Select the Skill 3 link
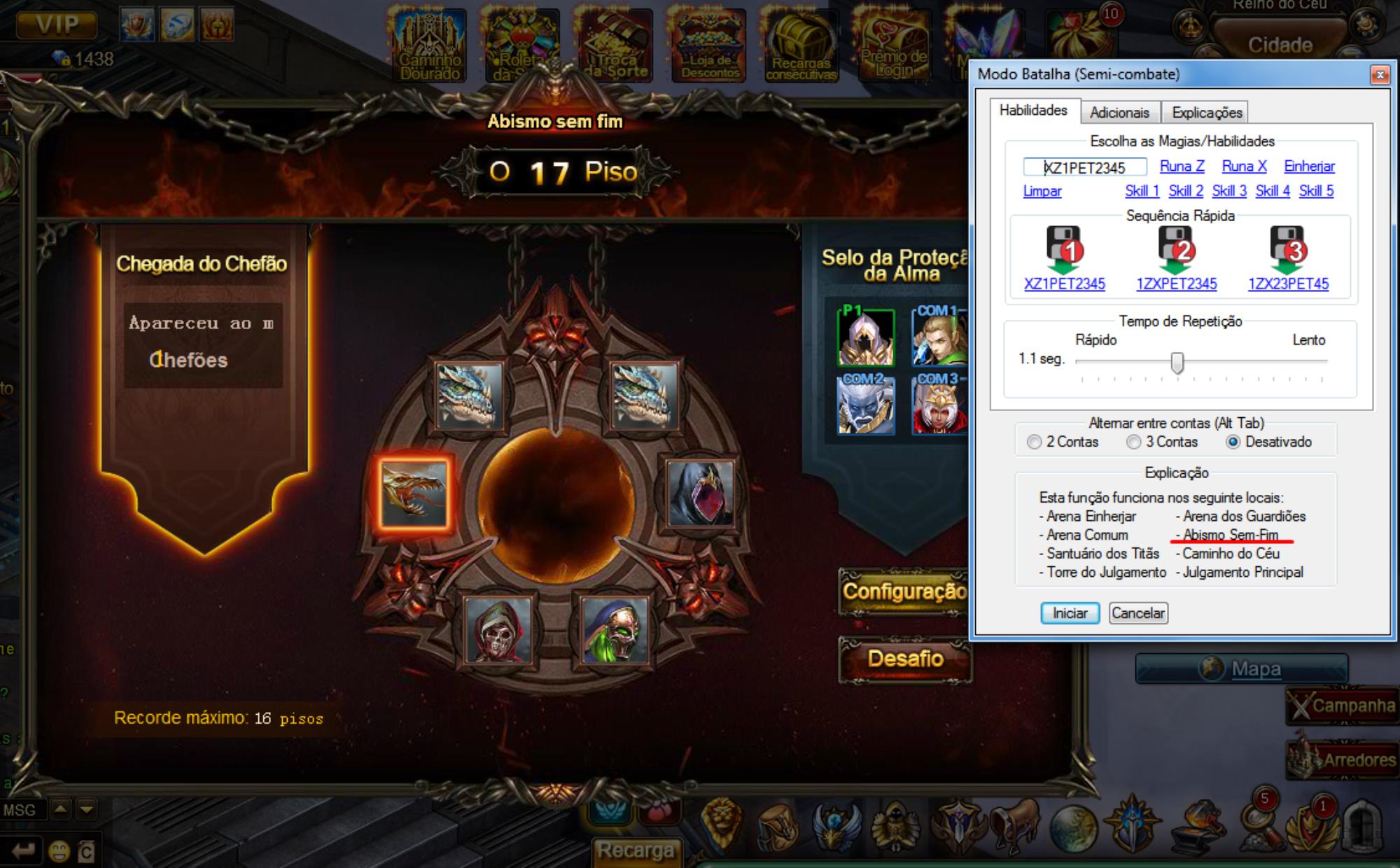1400x868 pixels. point(1229,191)
